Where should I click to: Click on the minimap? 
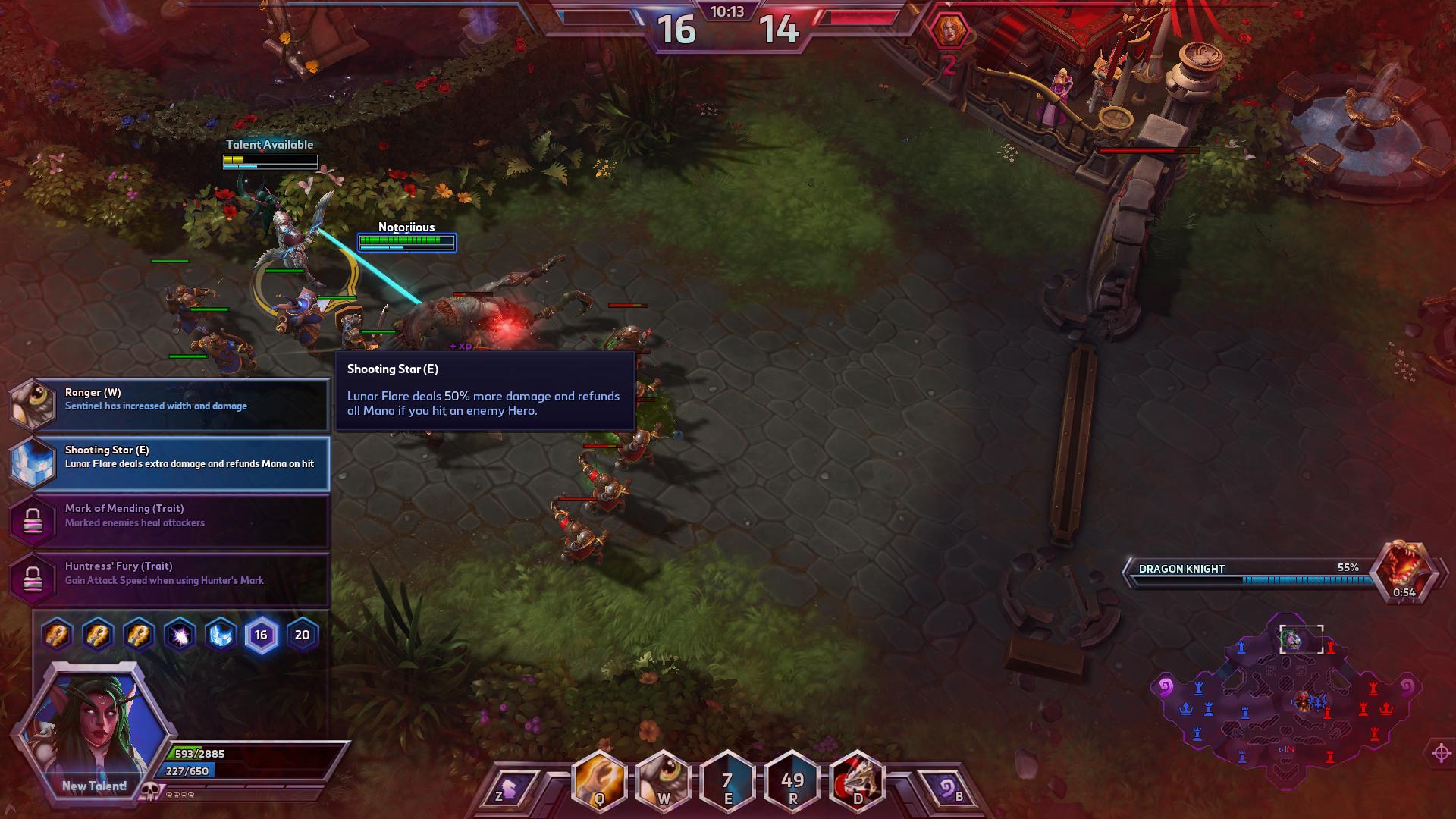pyautogui.click(x=1285, y=701)
